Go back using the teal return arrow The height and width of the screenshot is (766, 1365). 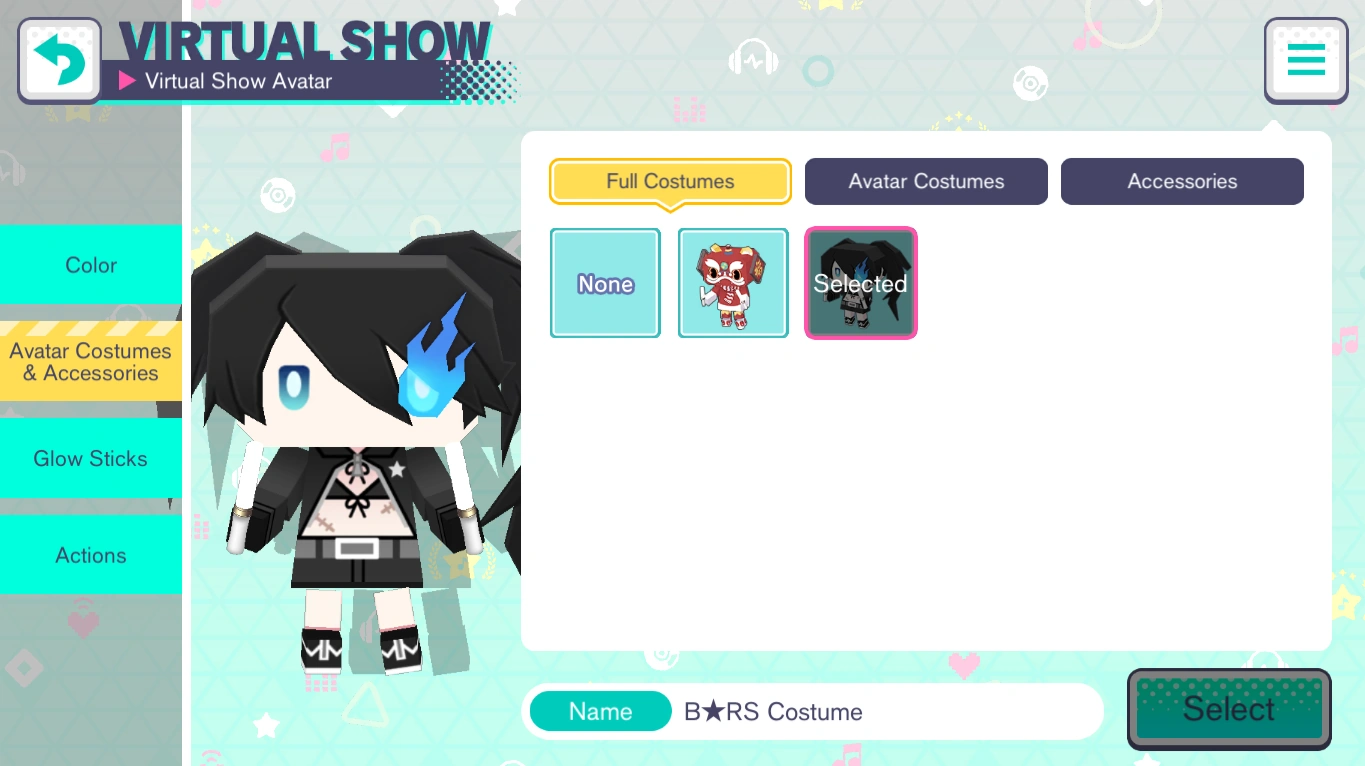[x=58, y=58]
